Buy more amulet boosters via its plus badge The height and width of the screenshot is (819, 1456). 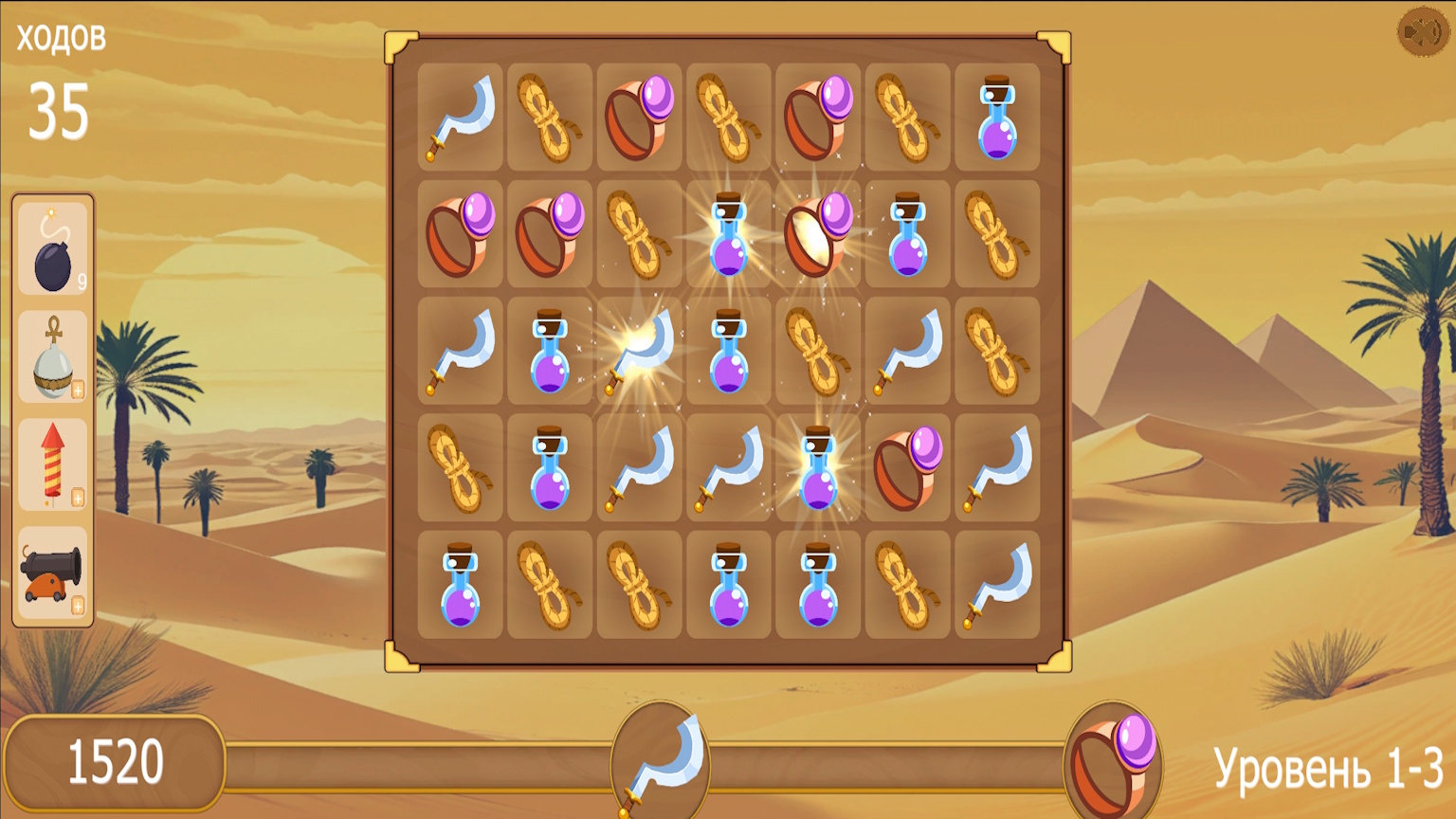coord(76,388)
